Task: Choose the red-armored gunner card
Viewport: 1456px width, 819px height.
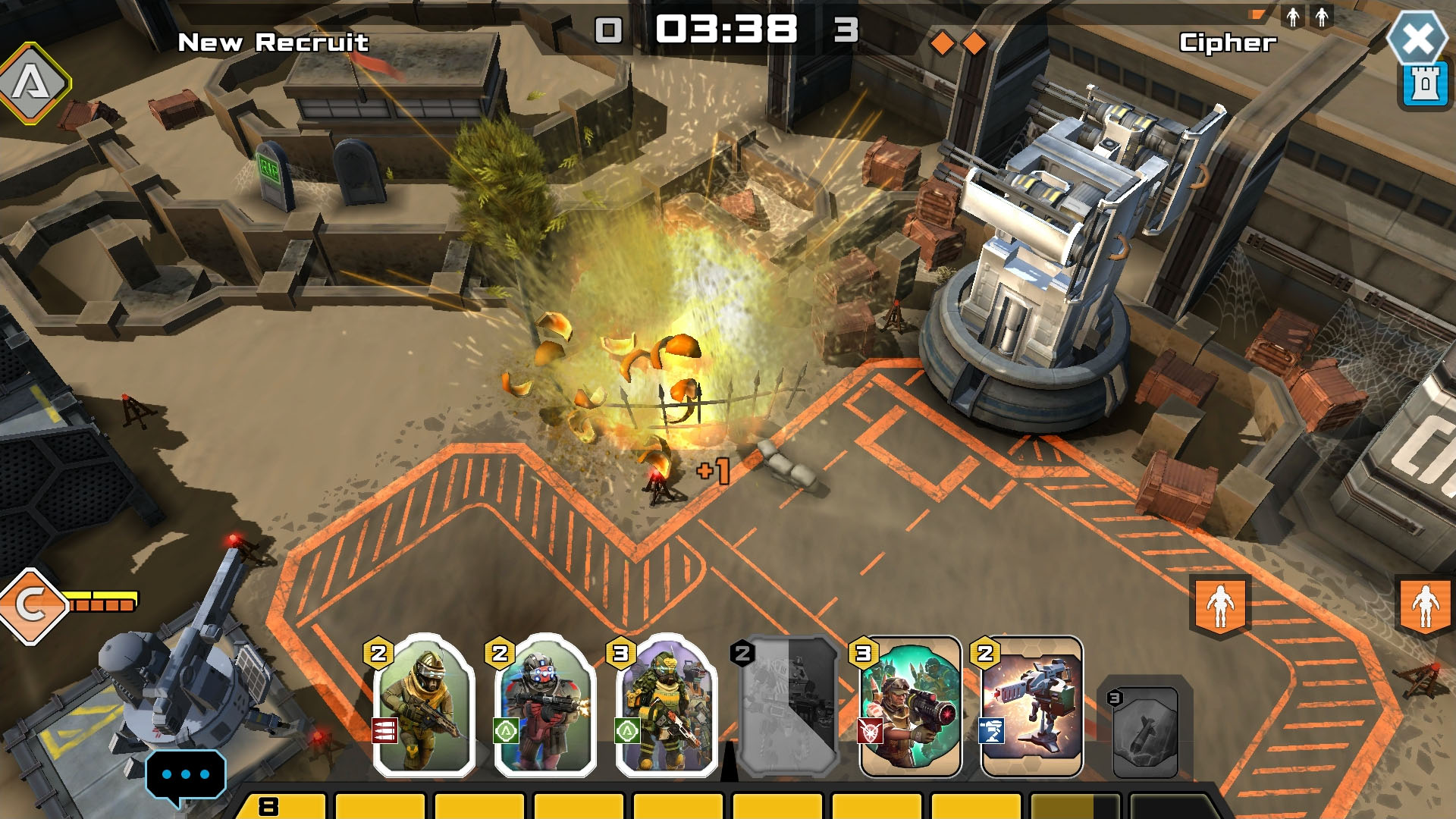Action: point(544,705)
